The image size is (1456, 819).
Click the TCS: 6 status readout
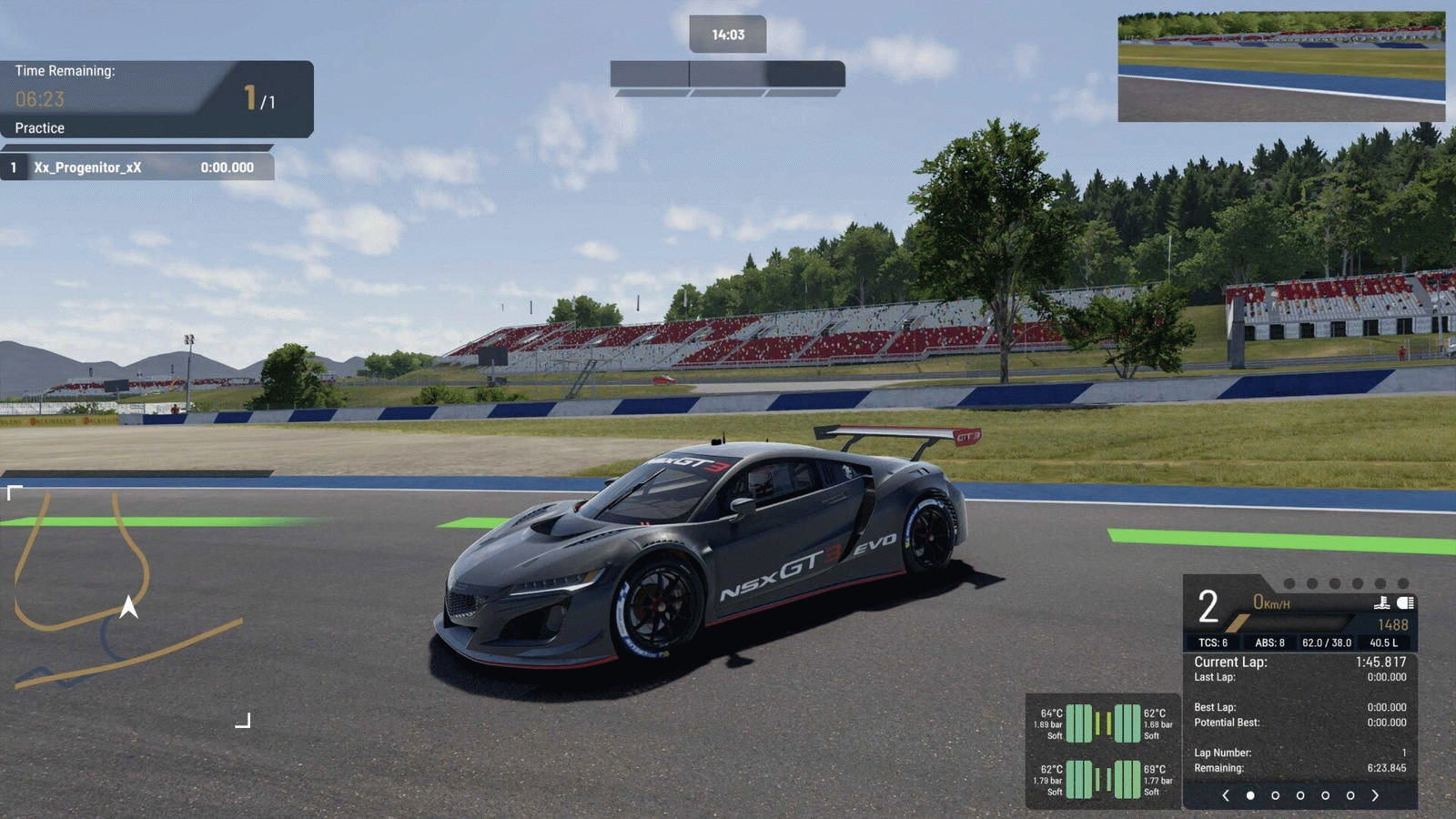1213,642
